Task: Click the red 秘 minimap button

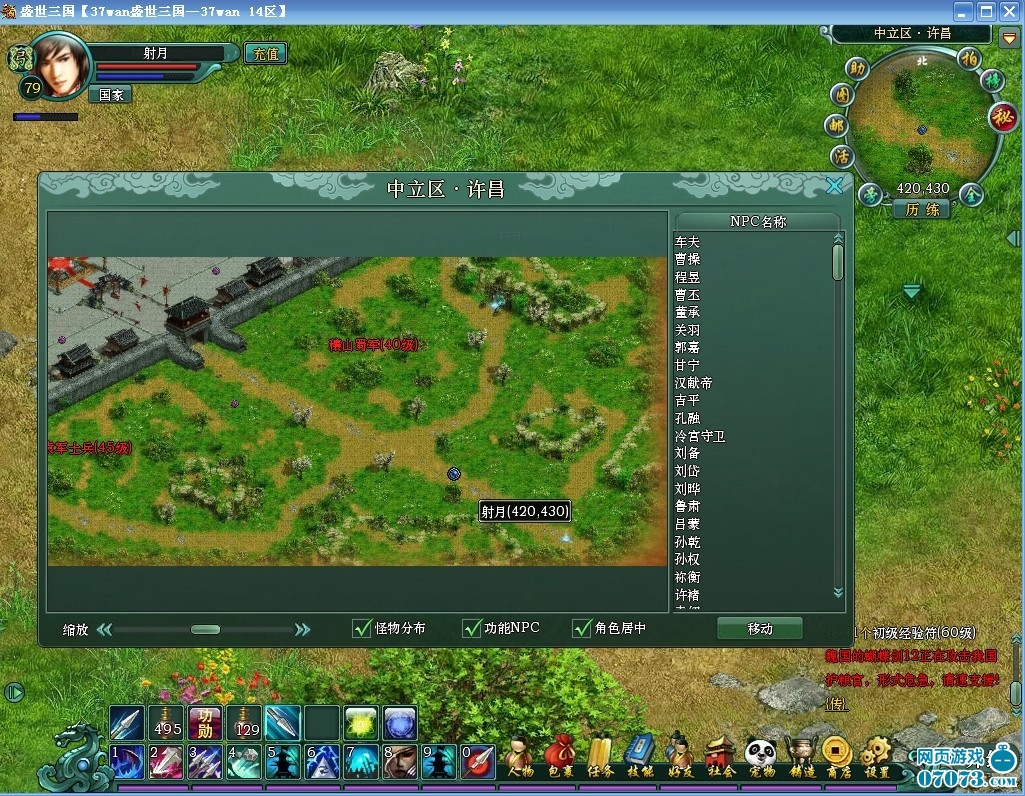Action: (1002, 117)
